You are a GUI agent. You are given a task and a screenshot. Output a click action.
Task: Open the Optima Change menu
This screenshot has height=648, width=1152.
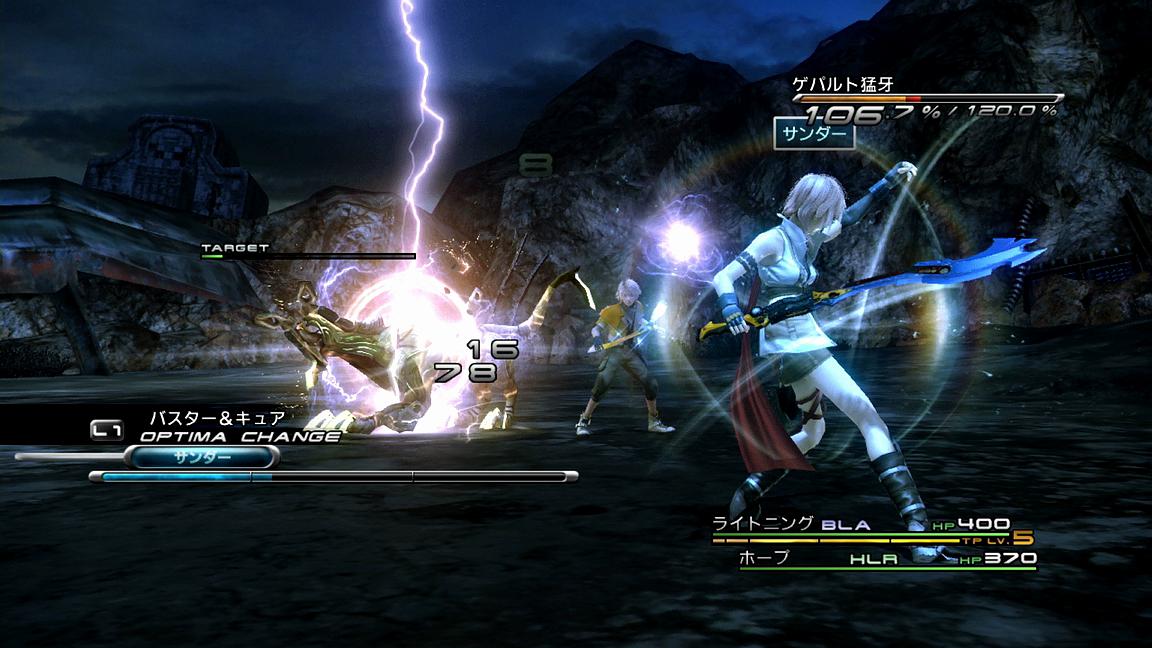239,436
